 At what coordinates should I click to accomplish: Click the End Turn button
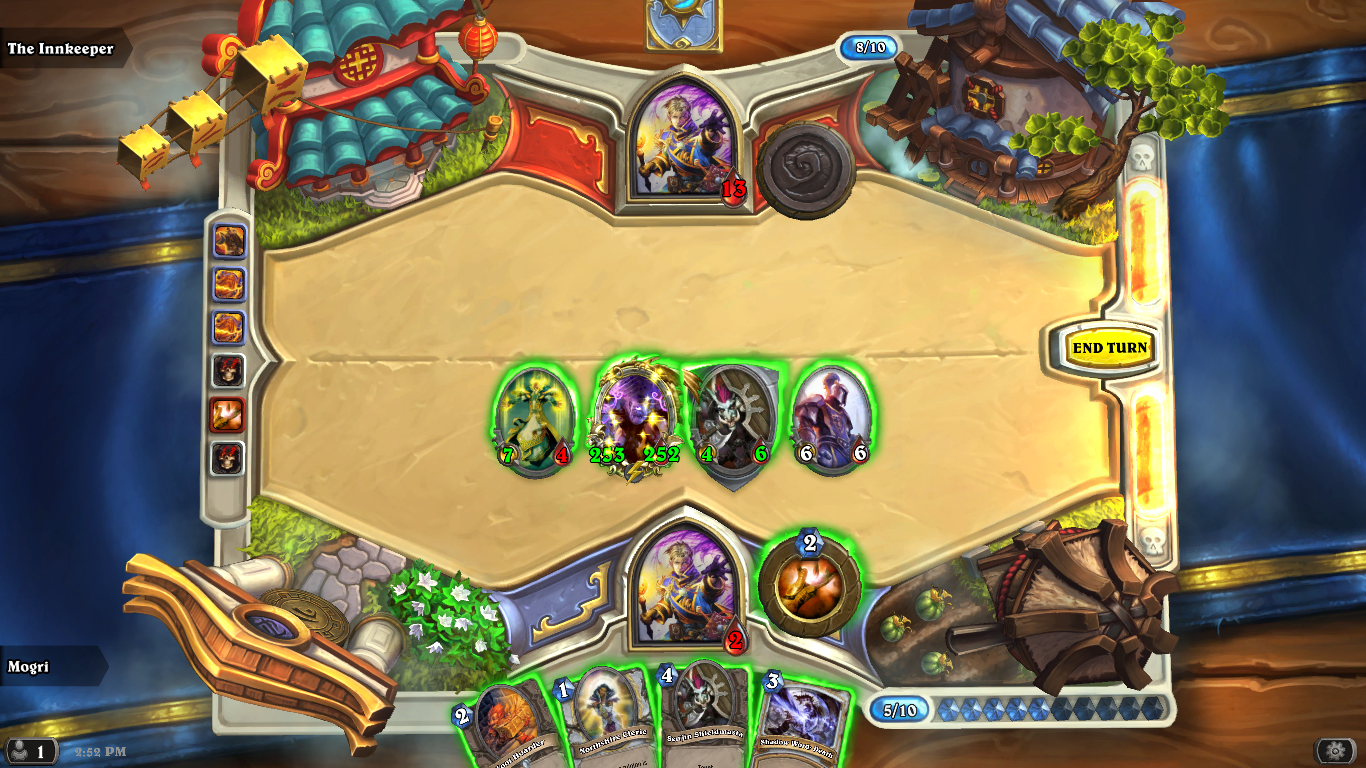coord(1109,348)
